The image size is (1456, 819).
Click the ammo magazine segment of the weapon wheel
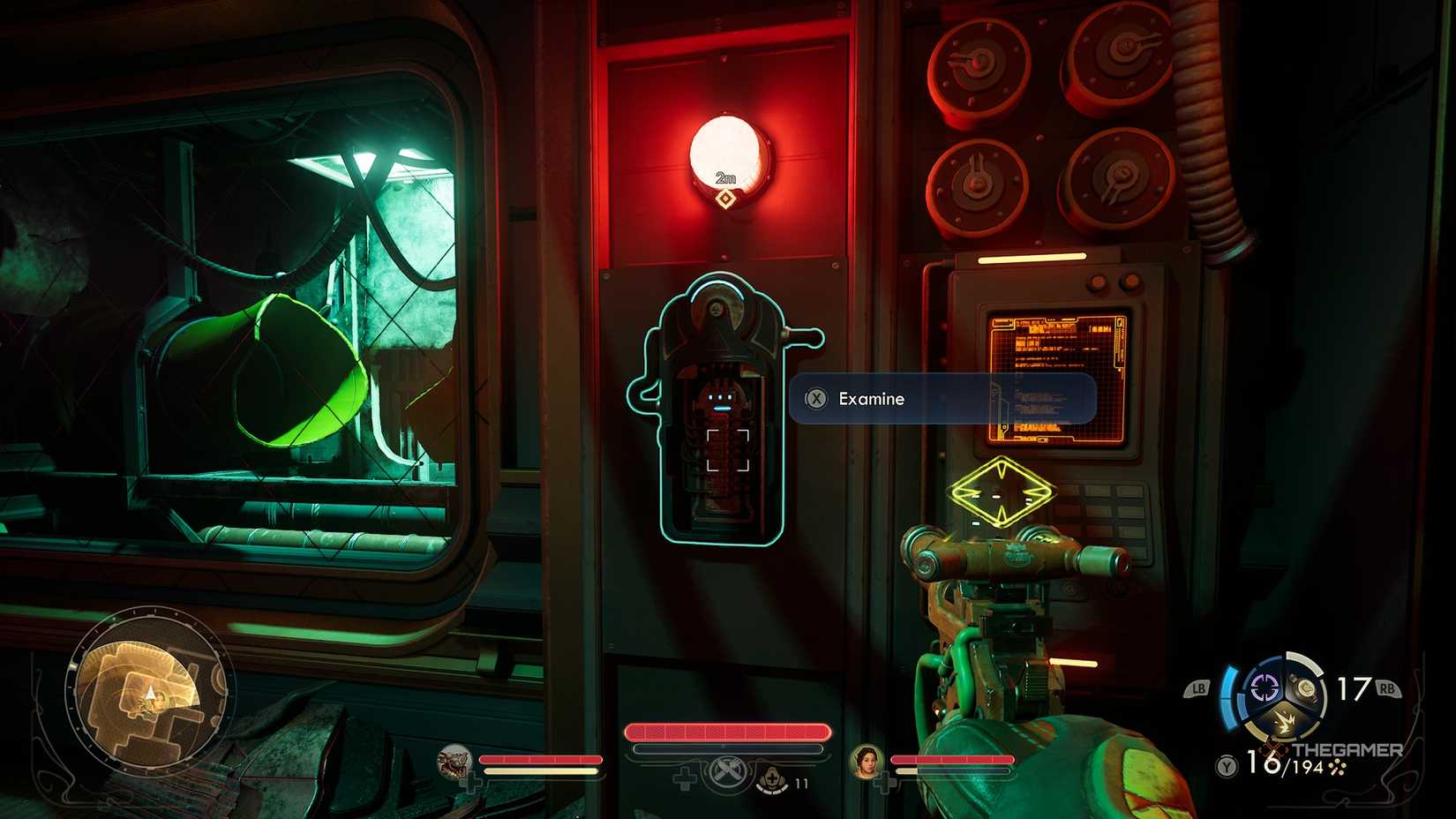(x=1306, y=689)
